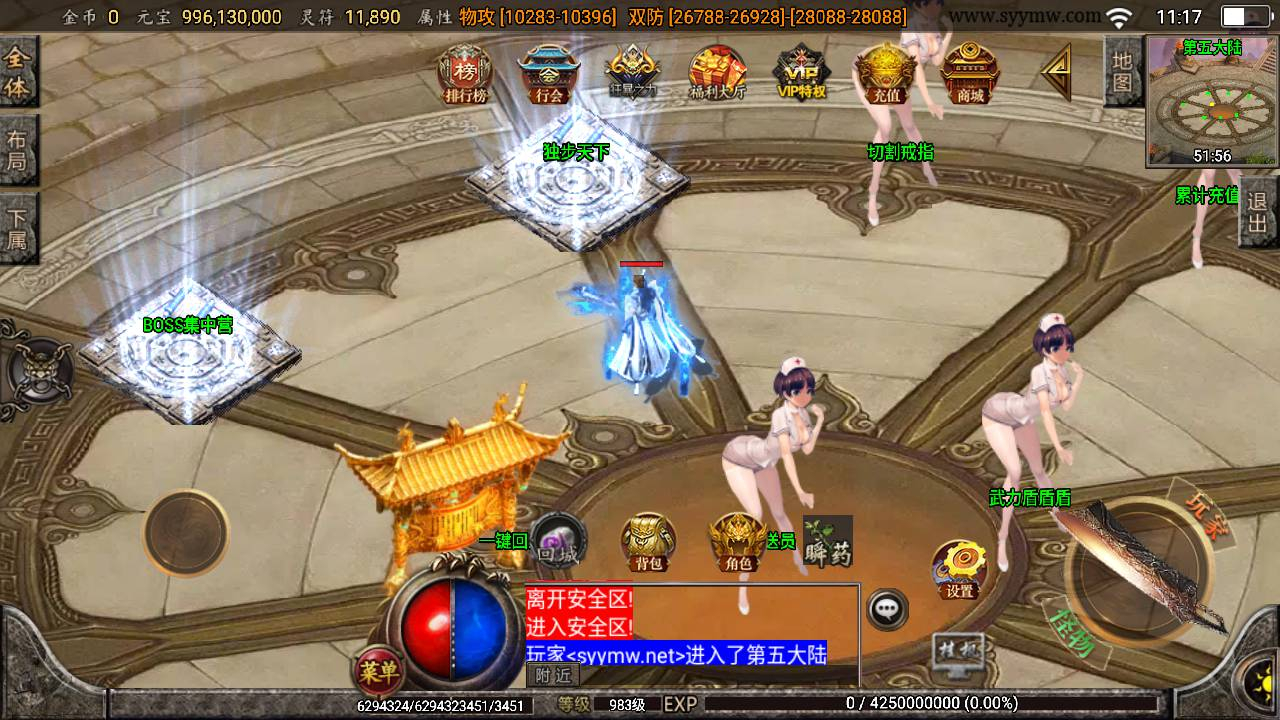Open the 商城 shop icon
The image size is (1280, 720).
coord(969,74)
